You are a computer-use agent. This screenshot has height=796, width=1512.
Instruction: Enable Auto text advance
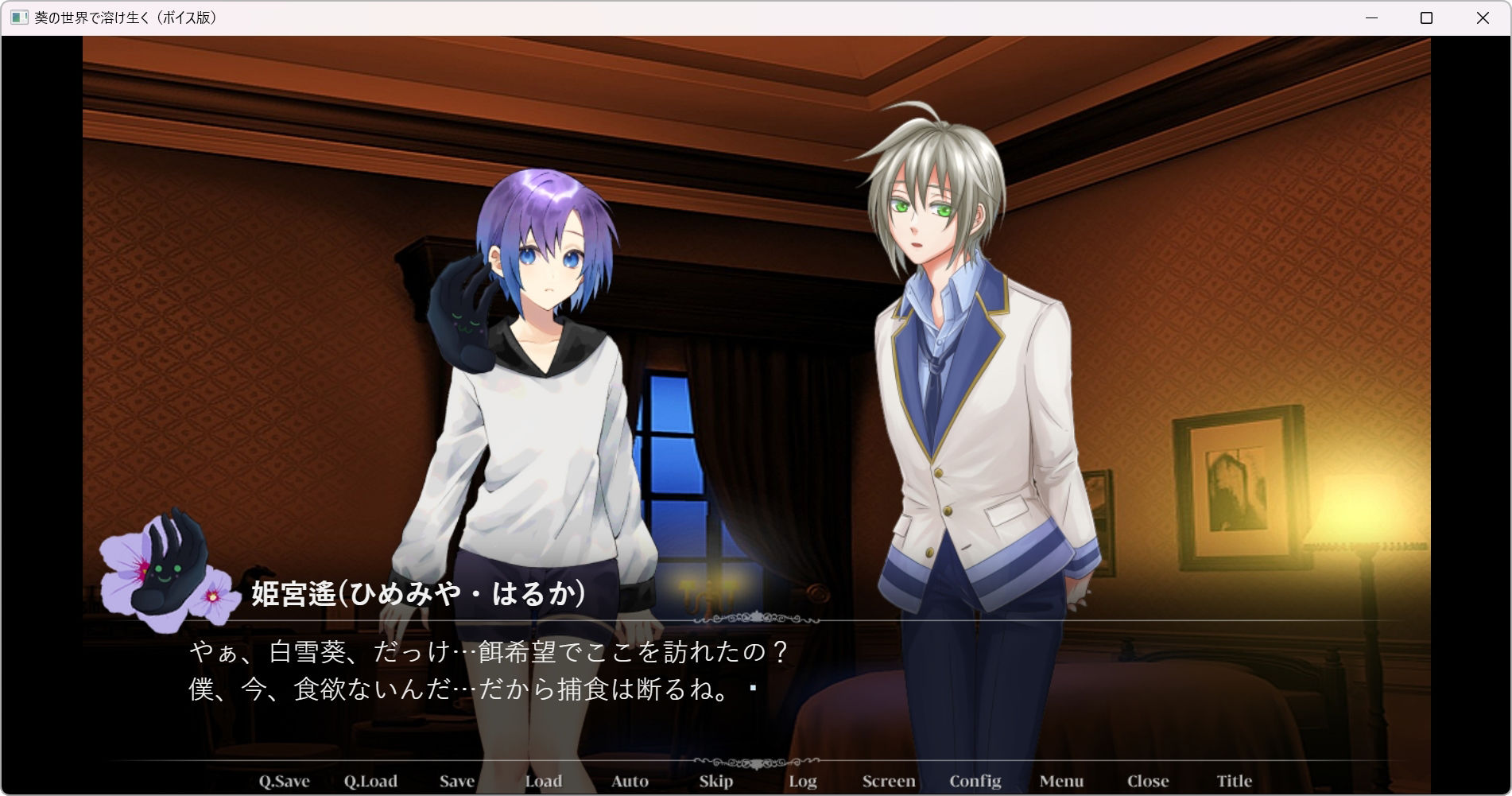[x=630, y=781]
